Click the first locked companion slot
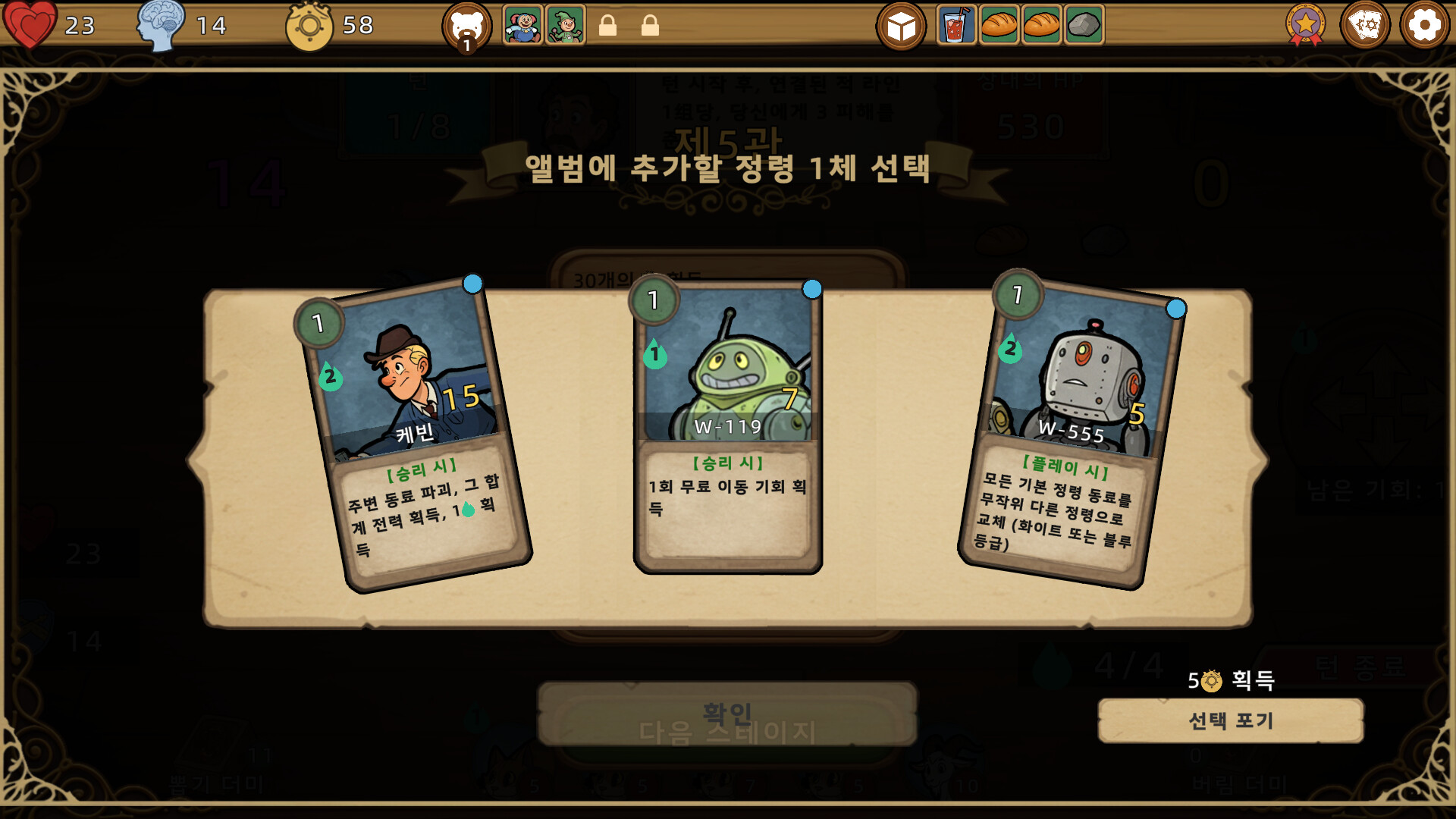The width and height of the screenshot is (1456, 819). (x=610, y=24)
